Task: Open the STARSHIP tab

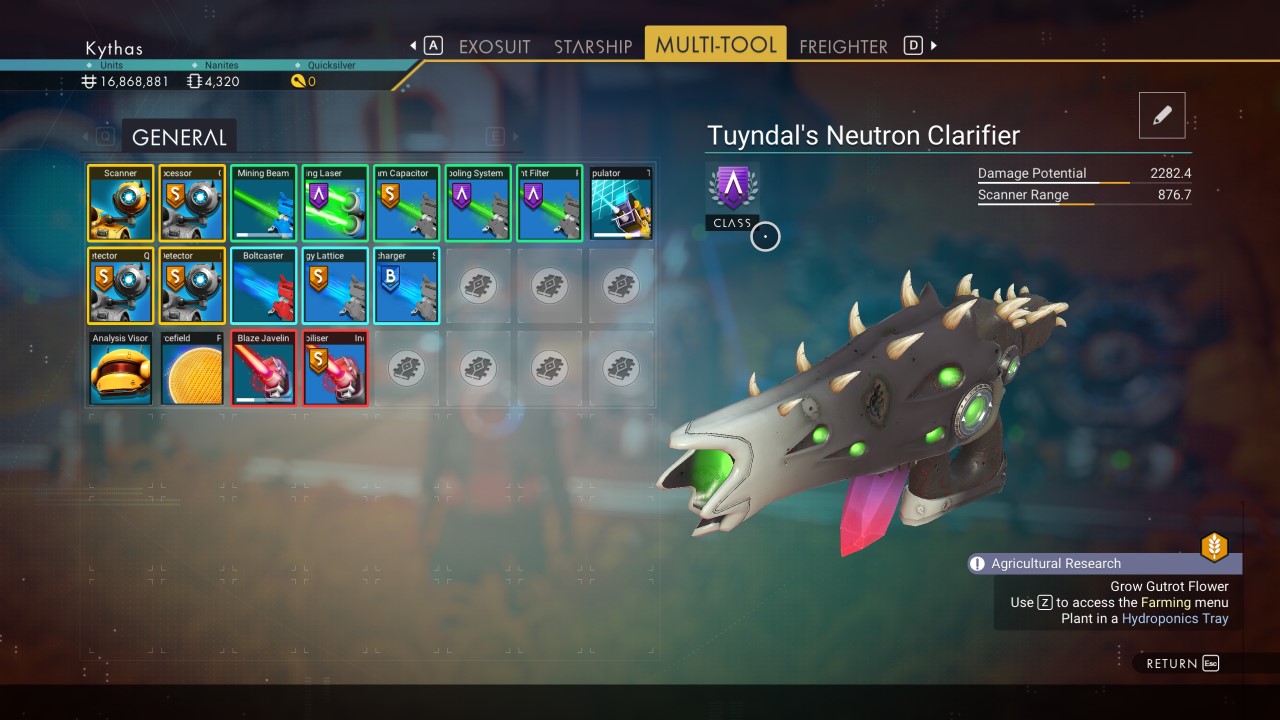Action: tap(591, 46)
